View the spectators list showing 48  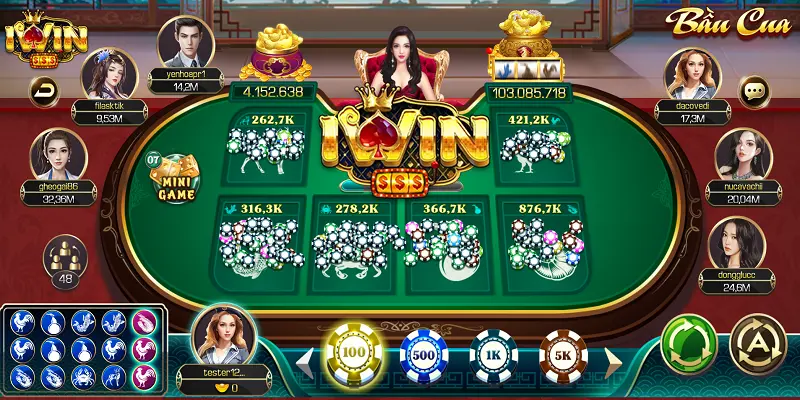63,262
